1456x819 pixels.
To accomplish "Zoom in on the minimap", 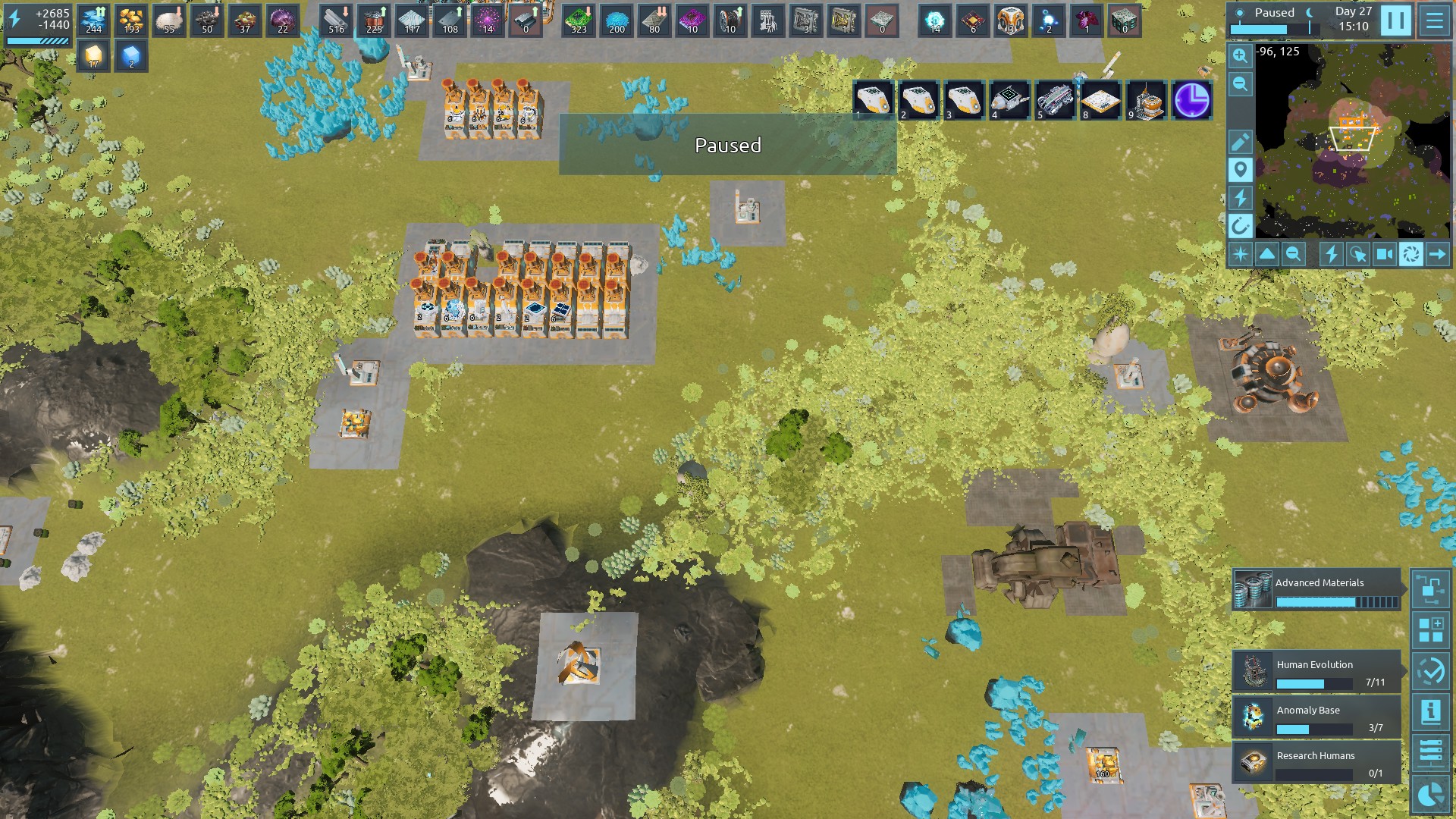I will (x=1240, y=56).
